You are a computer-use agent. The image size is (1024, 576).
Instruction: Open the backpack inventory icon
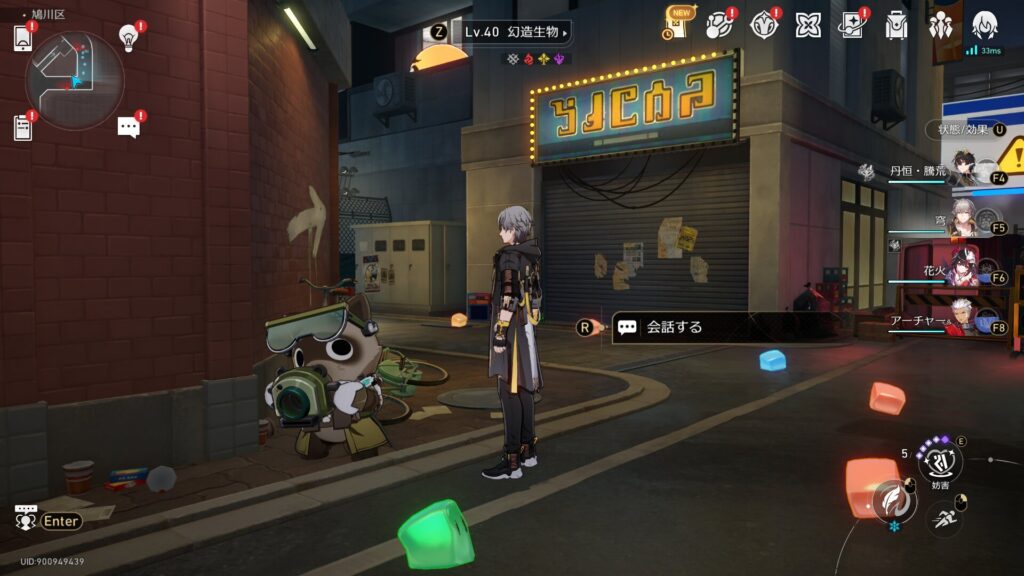pos(896,25)
